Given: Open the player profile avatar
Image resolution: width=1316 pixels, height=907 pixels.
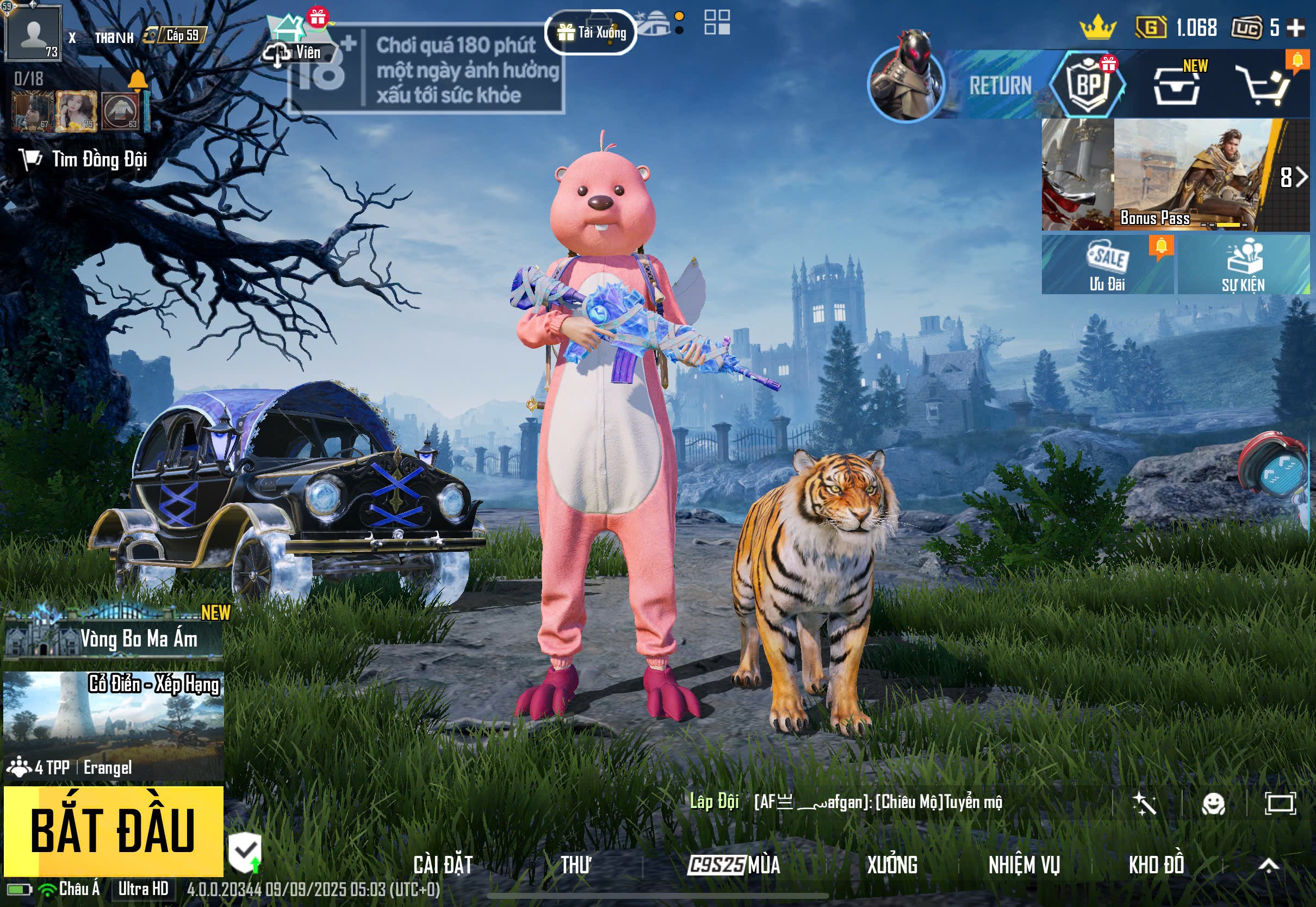Looking at the screenshot, I should pos(33,33).
